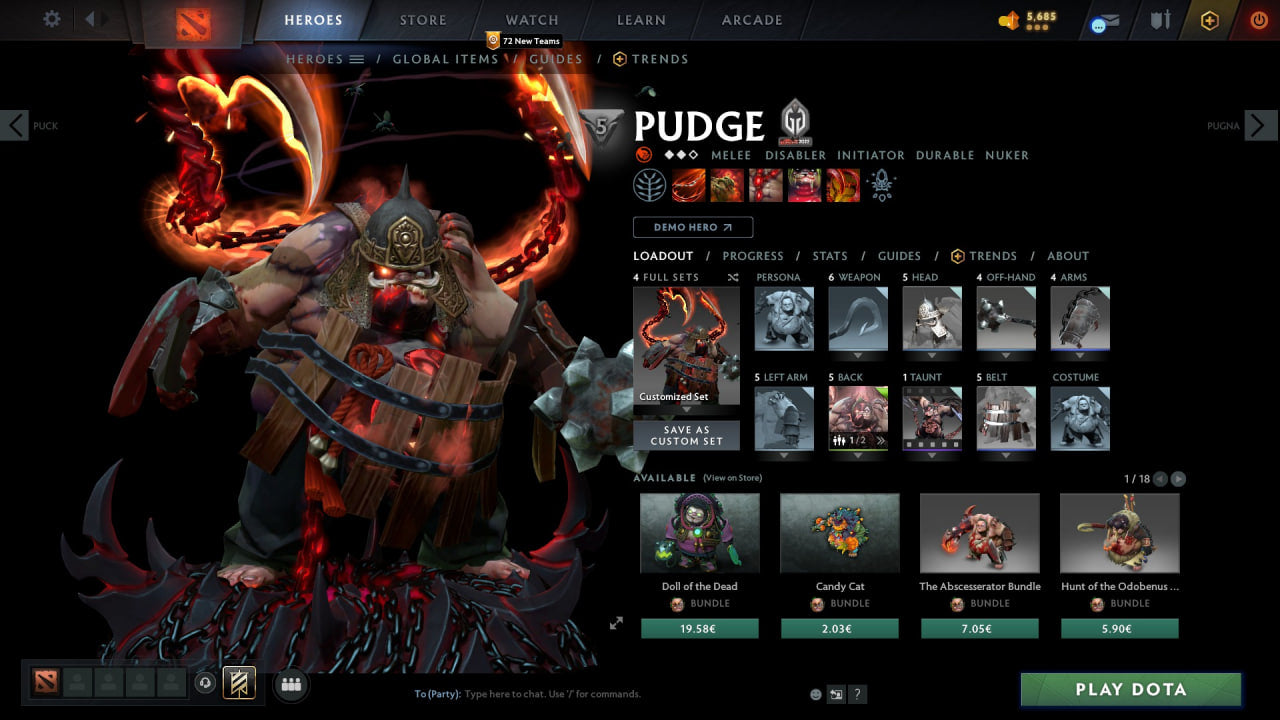Click the PLAY DOTA button
The width and height of the screenshot is (1280, 720).
(x=1131, y=689)
